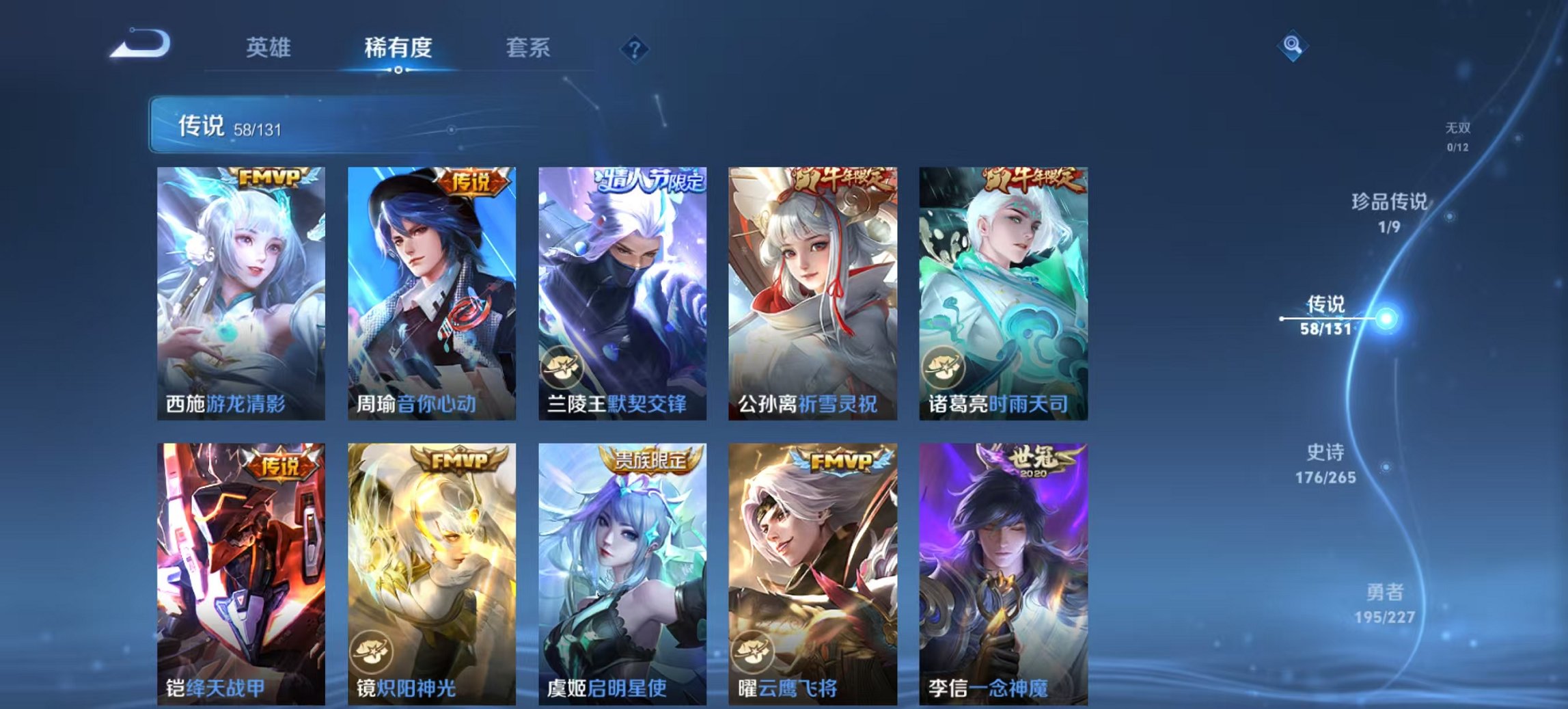
Task: Switch to the 套系 tab
Action: pyautogui.click(x=528, y=47)
